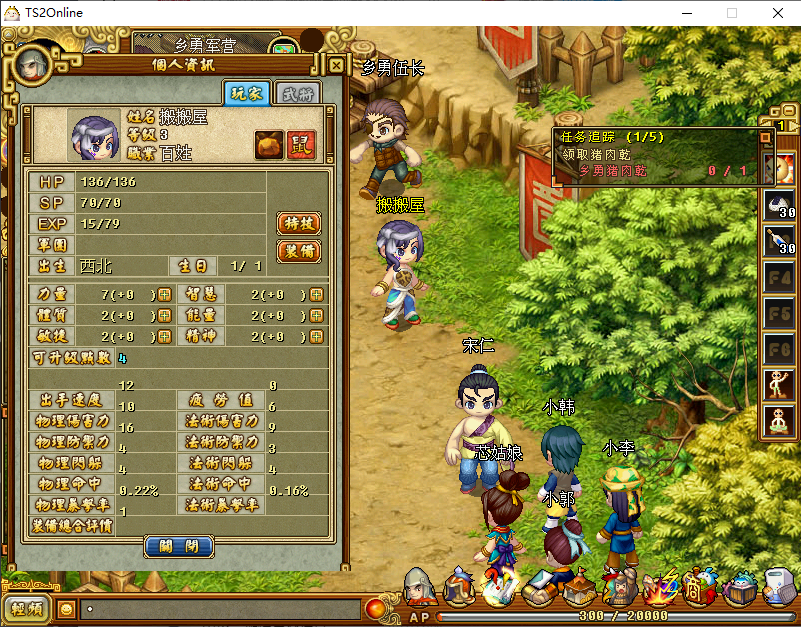
Task: Collapse the 任务追踪 quest tracker
Action: (x=766, y=137)
